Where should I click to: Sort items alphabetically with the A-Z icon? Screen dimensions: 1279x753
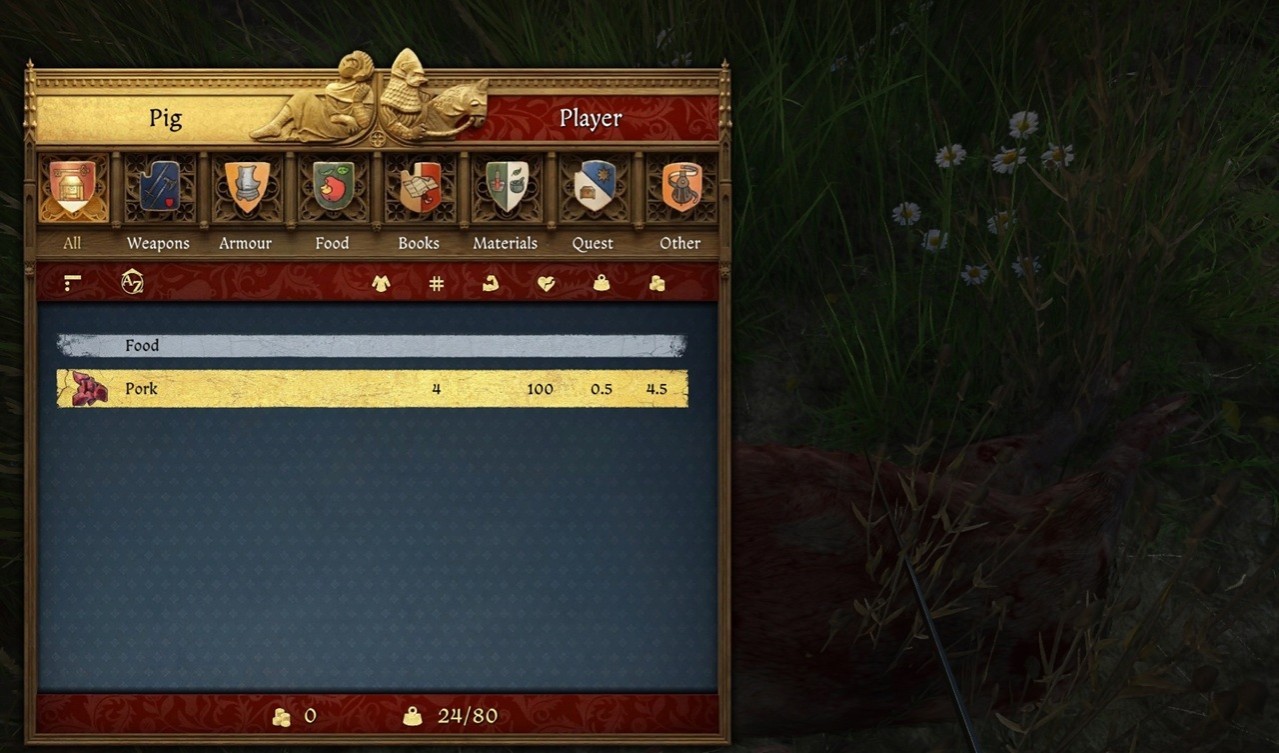[x=132, y=283]
